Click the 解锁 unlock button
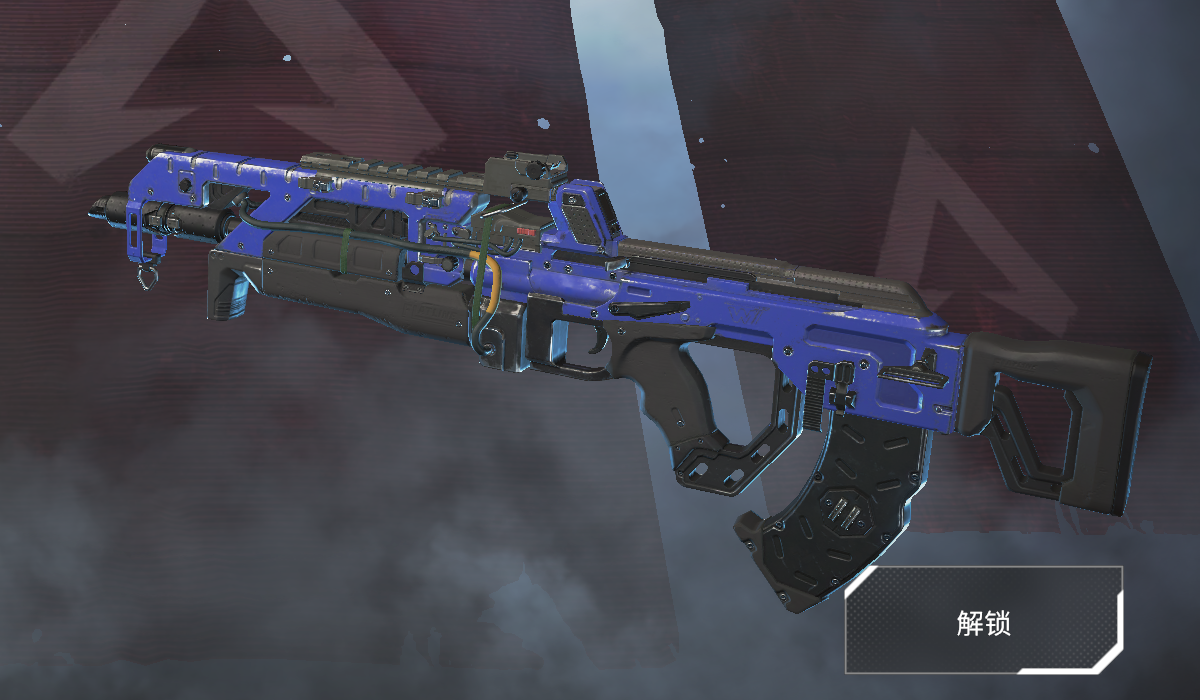 point(983,621)
